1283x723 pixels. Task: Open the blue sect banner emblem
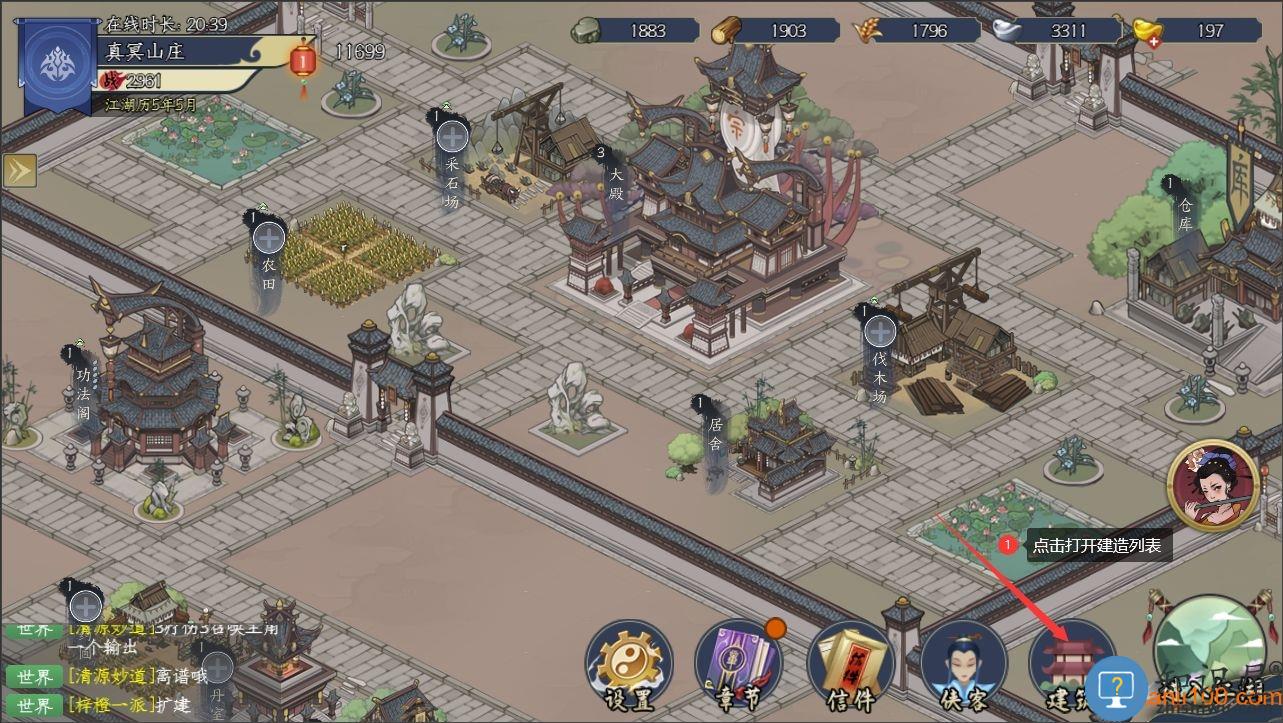59,64
